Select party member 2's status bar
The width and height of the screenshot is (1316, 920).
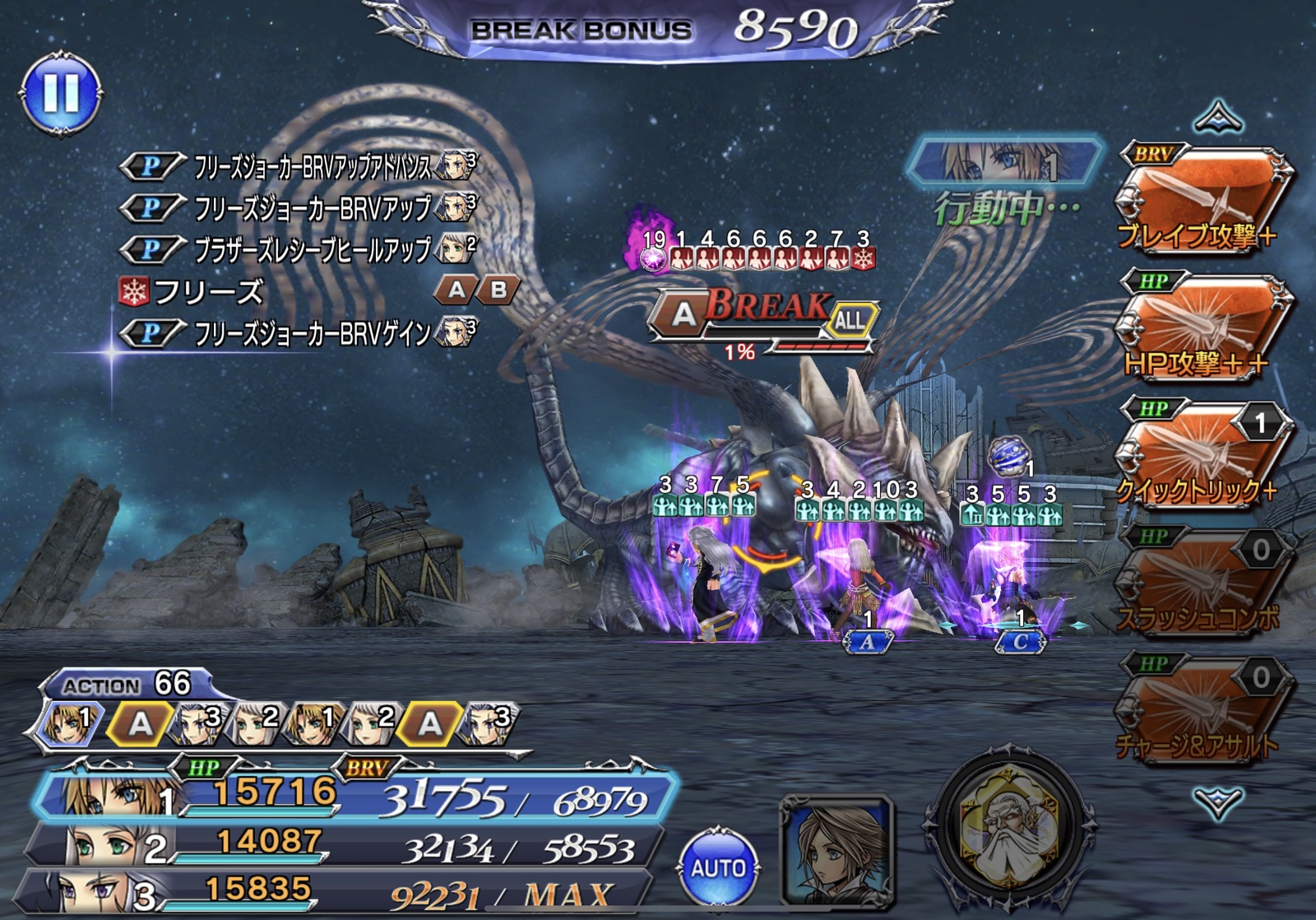(x=345, y=845)
